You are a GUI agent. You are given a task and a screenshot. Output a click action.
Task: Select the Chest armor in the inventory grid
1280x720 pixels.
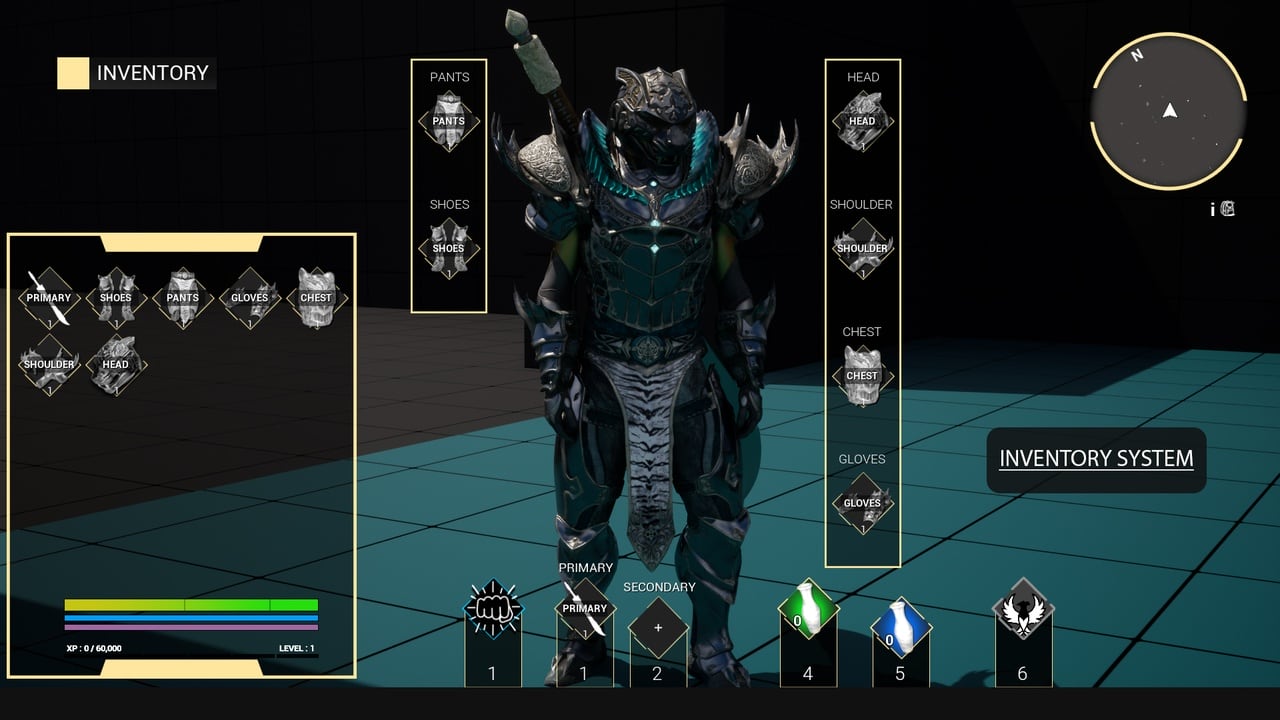pos(316,297)
